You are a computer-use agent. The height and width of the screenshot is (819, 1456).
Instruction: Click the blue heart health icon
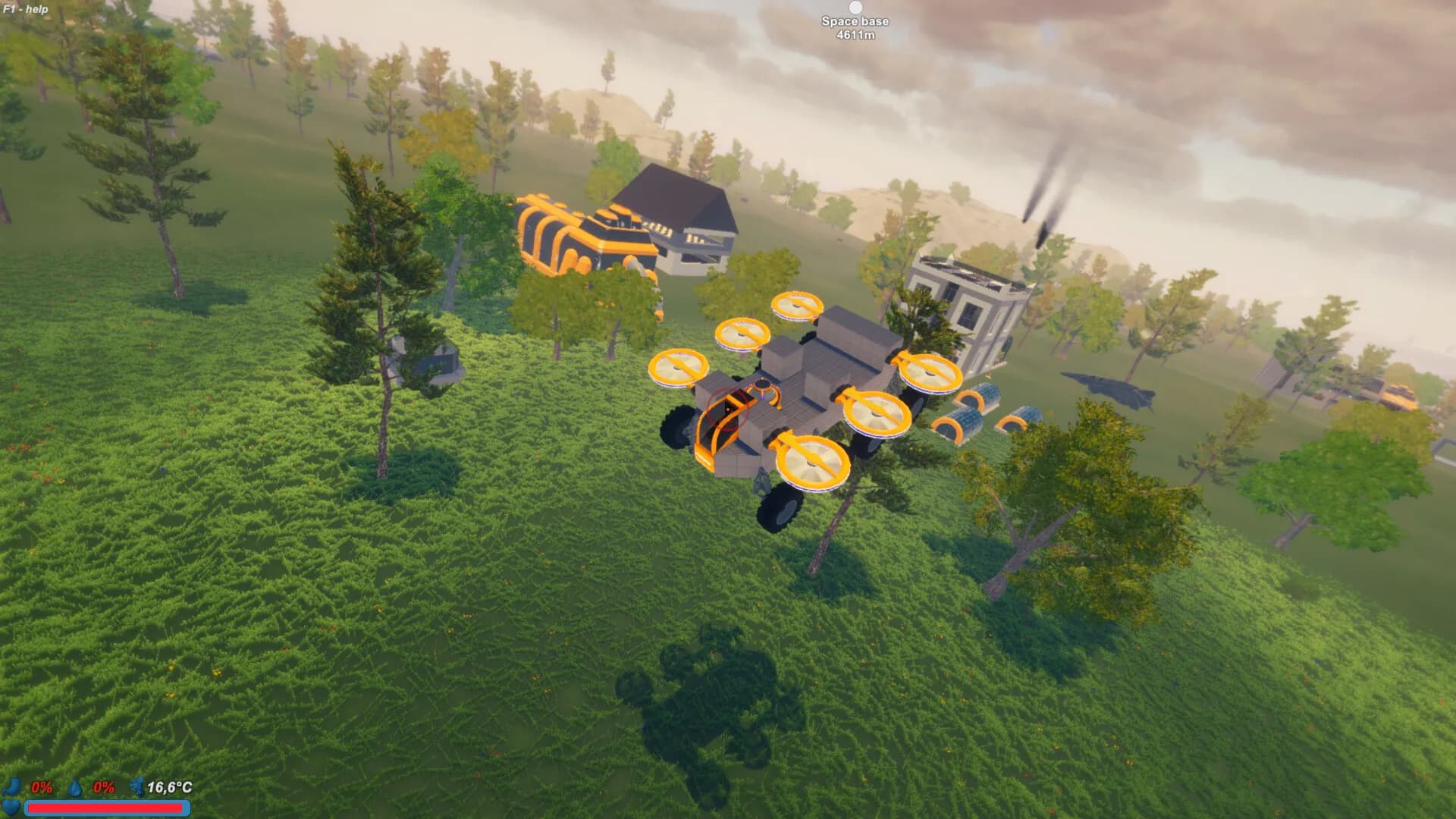point(11,808)
